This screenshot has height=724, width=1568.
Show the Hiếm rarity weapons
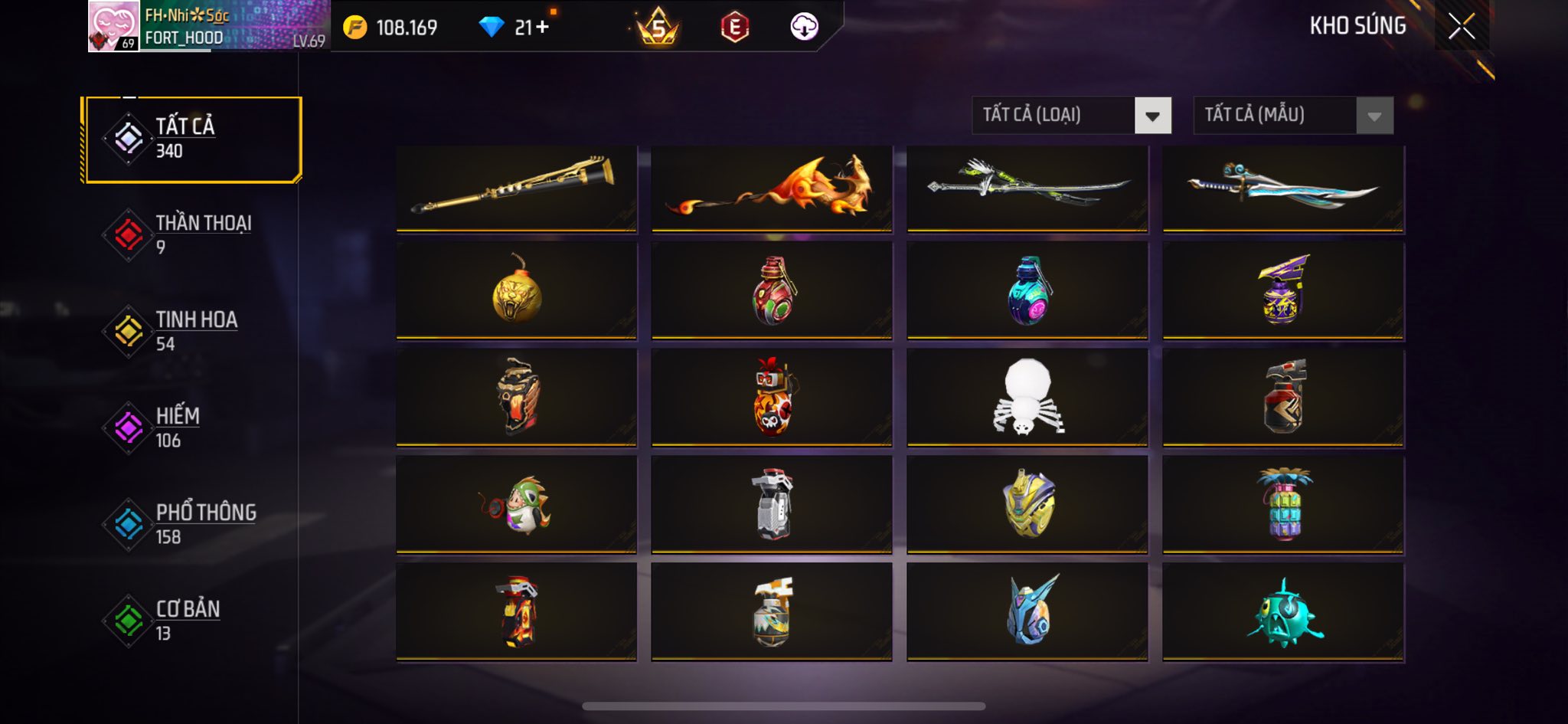pos(191,428)
